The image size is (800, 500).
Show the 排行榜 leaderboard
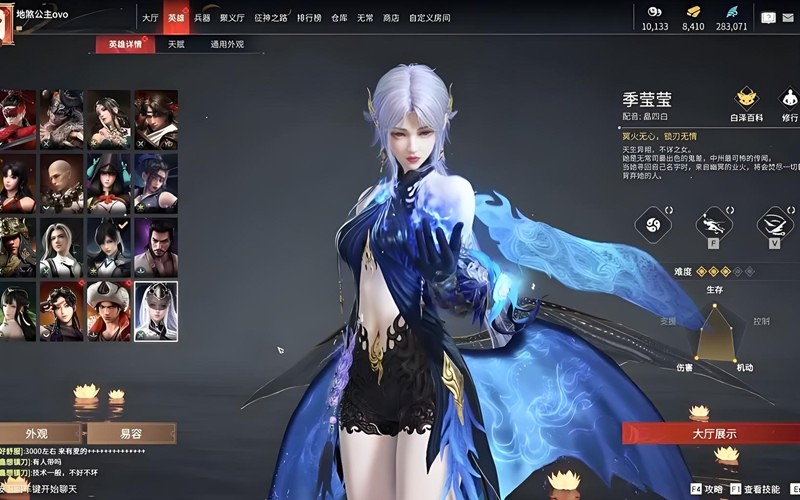[x=310, y=18]
